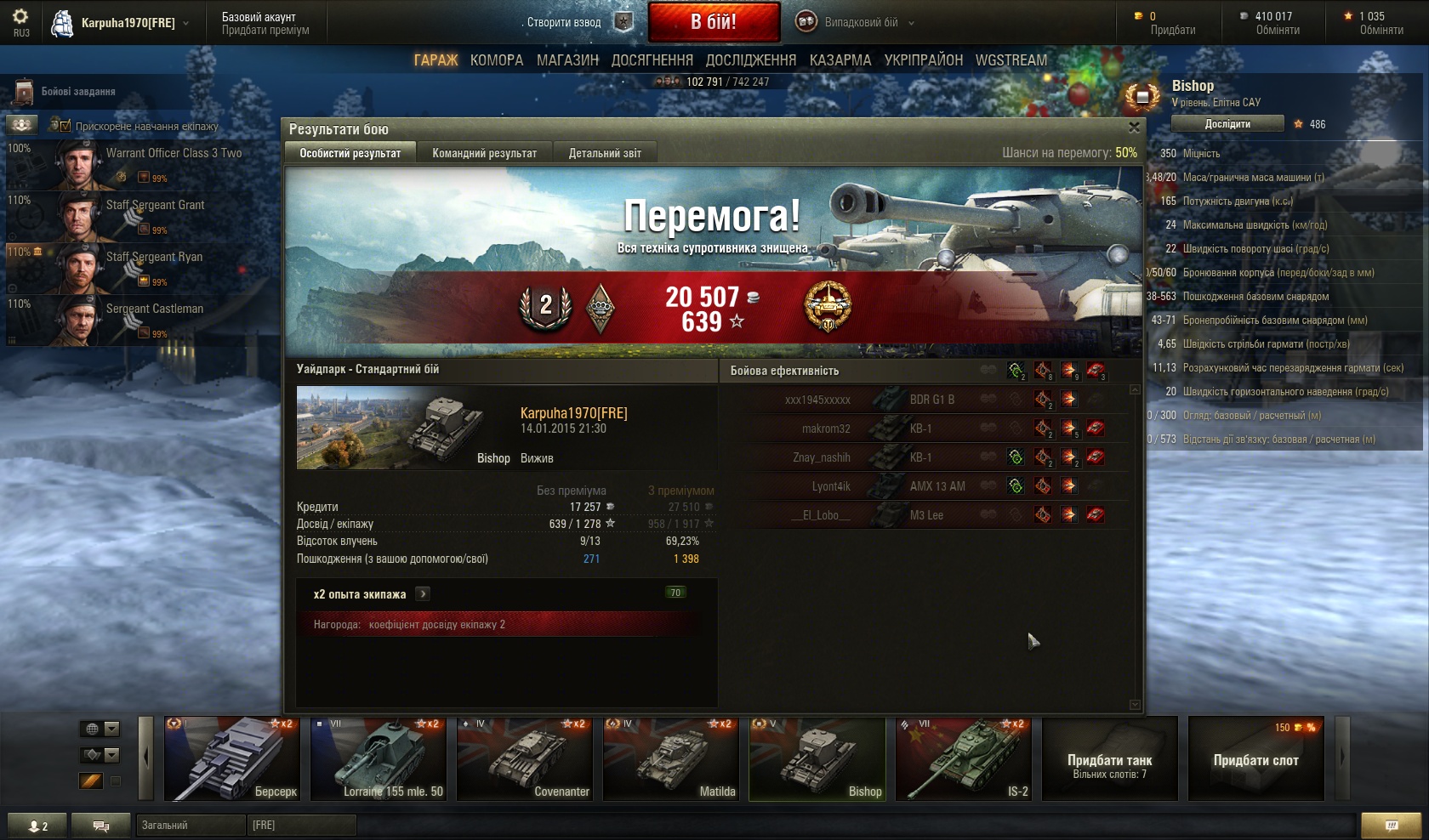
Task: Switch to Командний результат tab
Action: pyautogui.click(x=484, y=153)
